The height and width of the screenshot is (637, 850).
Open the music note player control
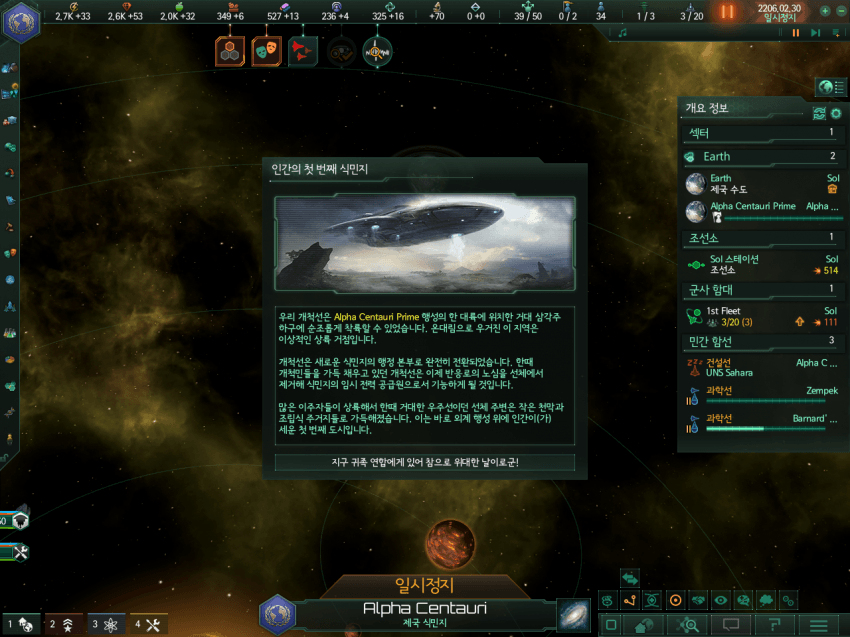click(623, 33)
